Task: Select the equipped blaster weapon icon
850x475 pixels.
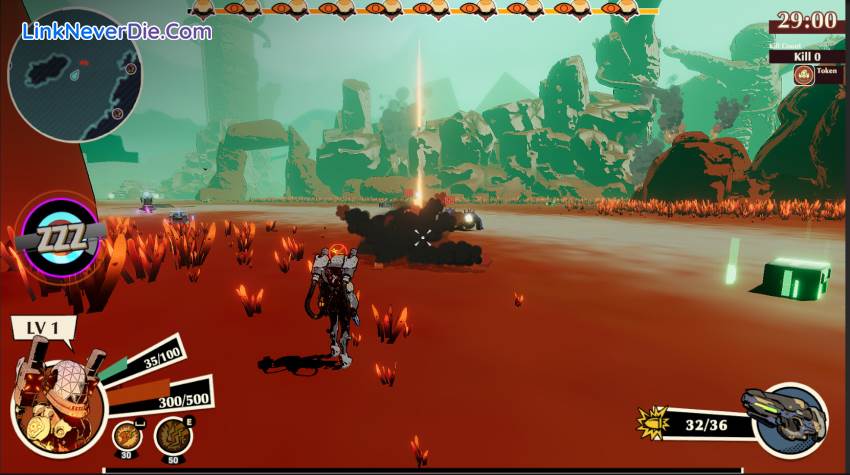Action: 786,418
